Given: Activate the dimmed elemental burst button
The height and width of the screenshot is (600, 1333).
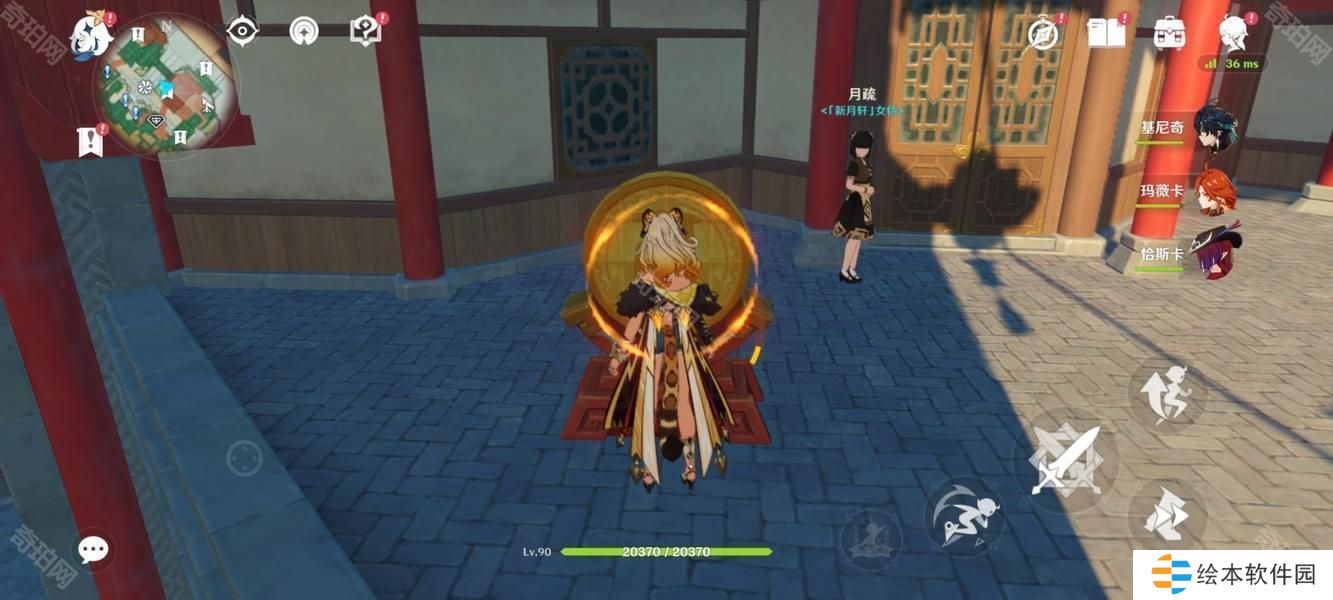Looking at the screenshot, I should point(871,540).
